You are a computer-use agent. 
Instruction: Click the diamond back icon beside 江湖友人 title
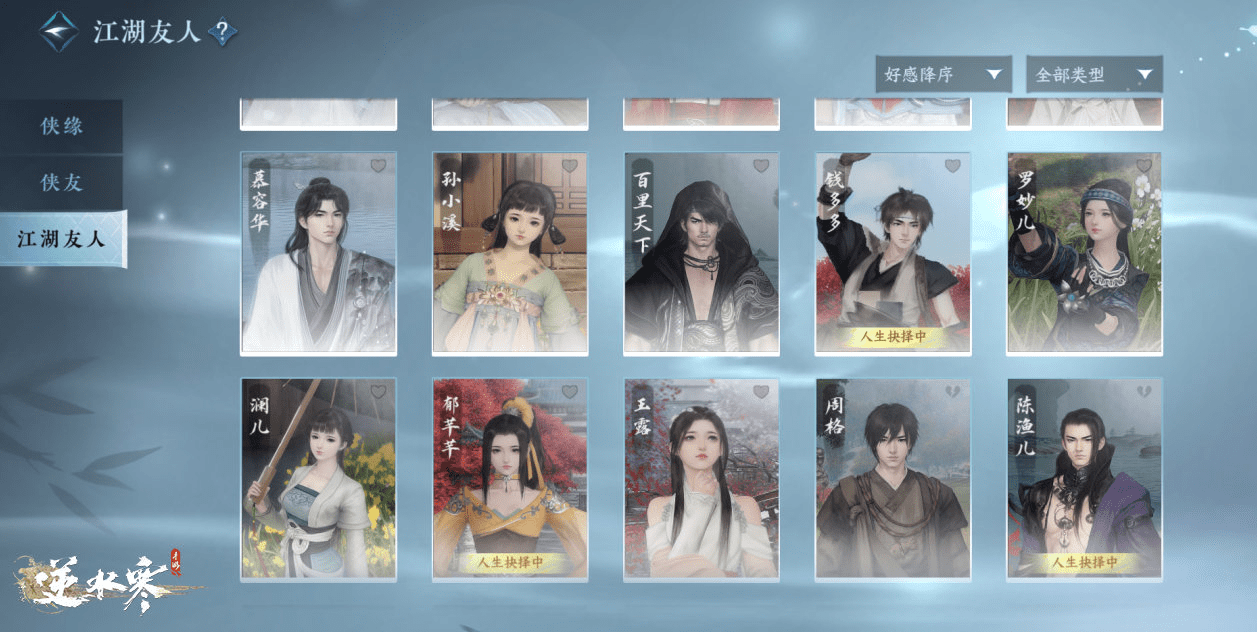tap(58, 32)
